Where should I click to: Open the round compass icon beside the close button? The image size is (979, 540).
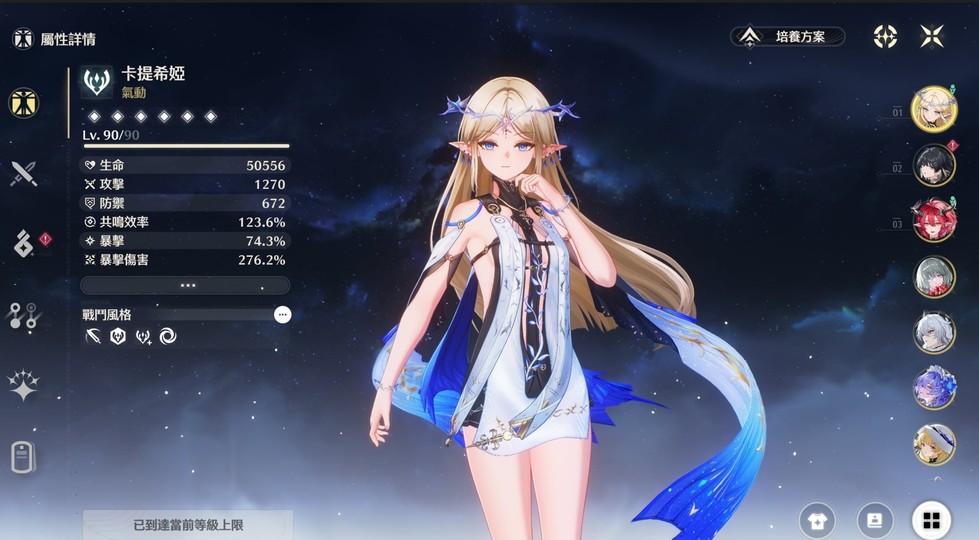point(885,37)
